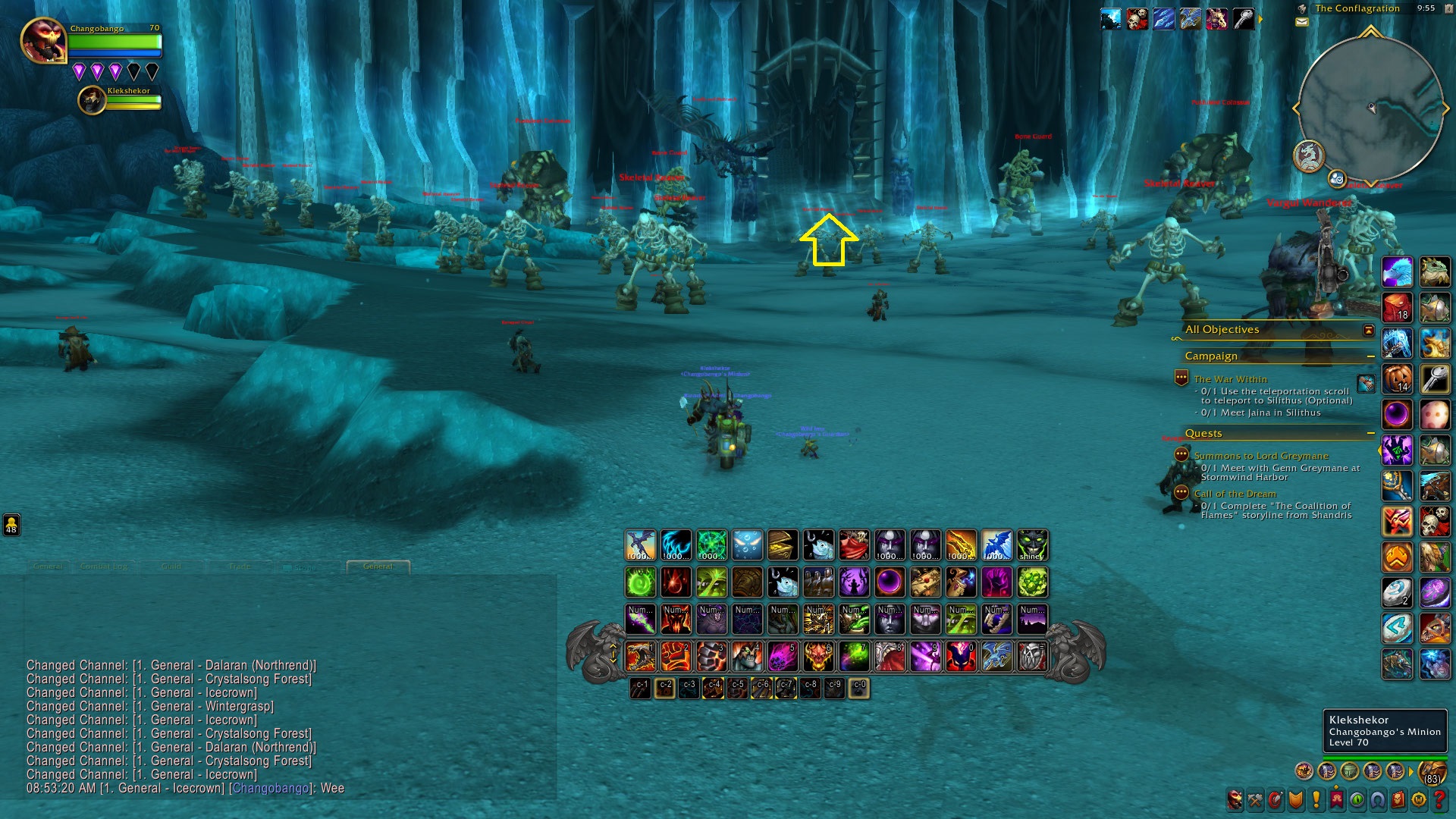Collapse the Campaign objectives section
This screenshot has width=1456, height=819.
[x=1371, y=356]
